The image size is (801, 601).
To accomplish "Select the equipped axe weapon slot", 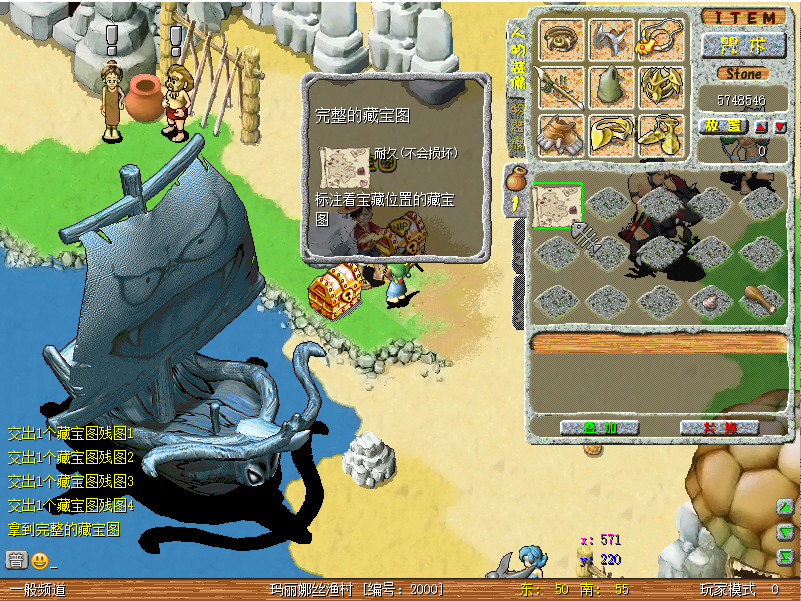I will coord(611,40).
